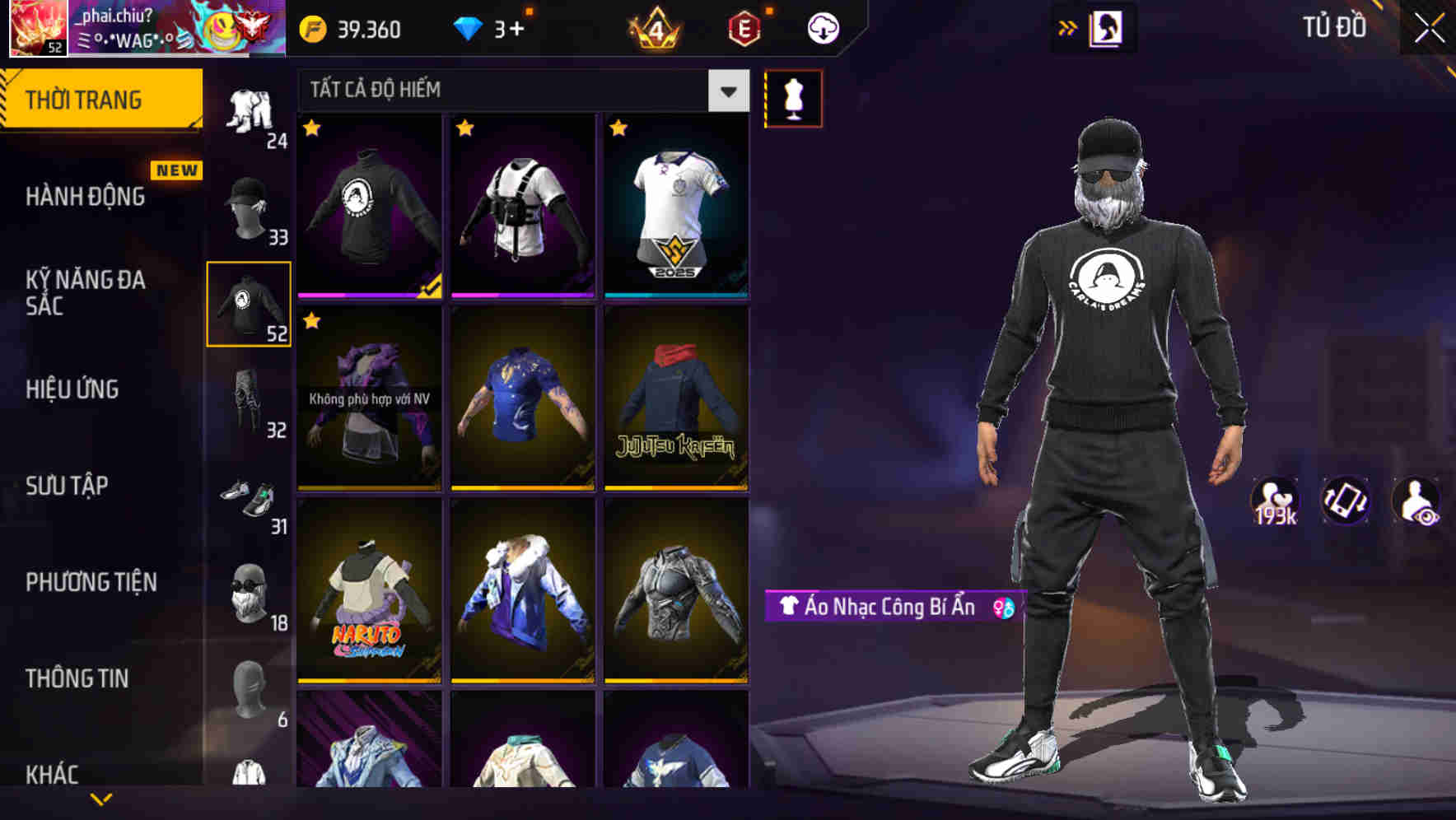Open the SƯU TẬP section

[x=66, y=487]
